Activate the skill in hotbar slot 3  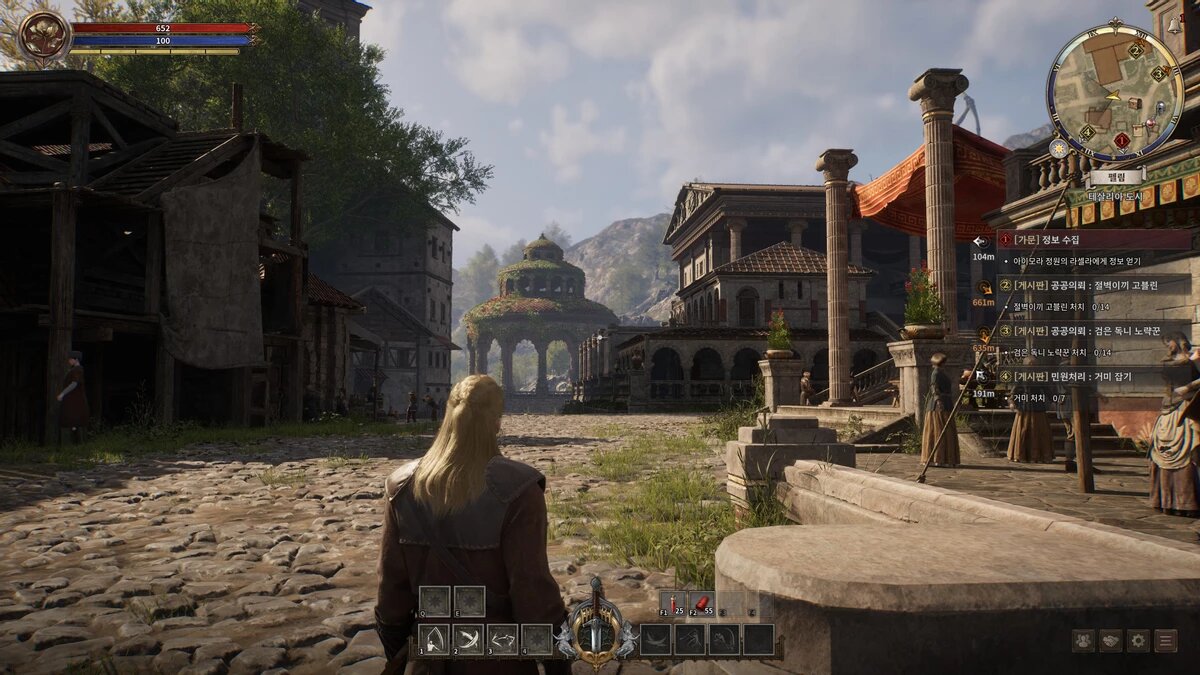point(502,640)
